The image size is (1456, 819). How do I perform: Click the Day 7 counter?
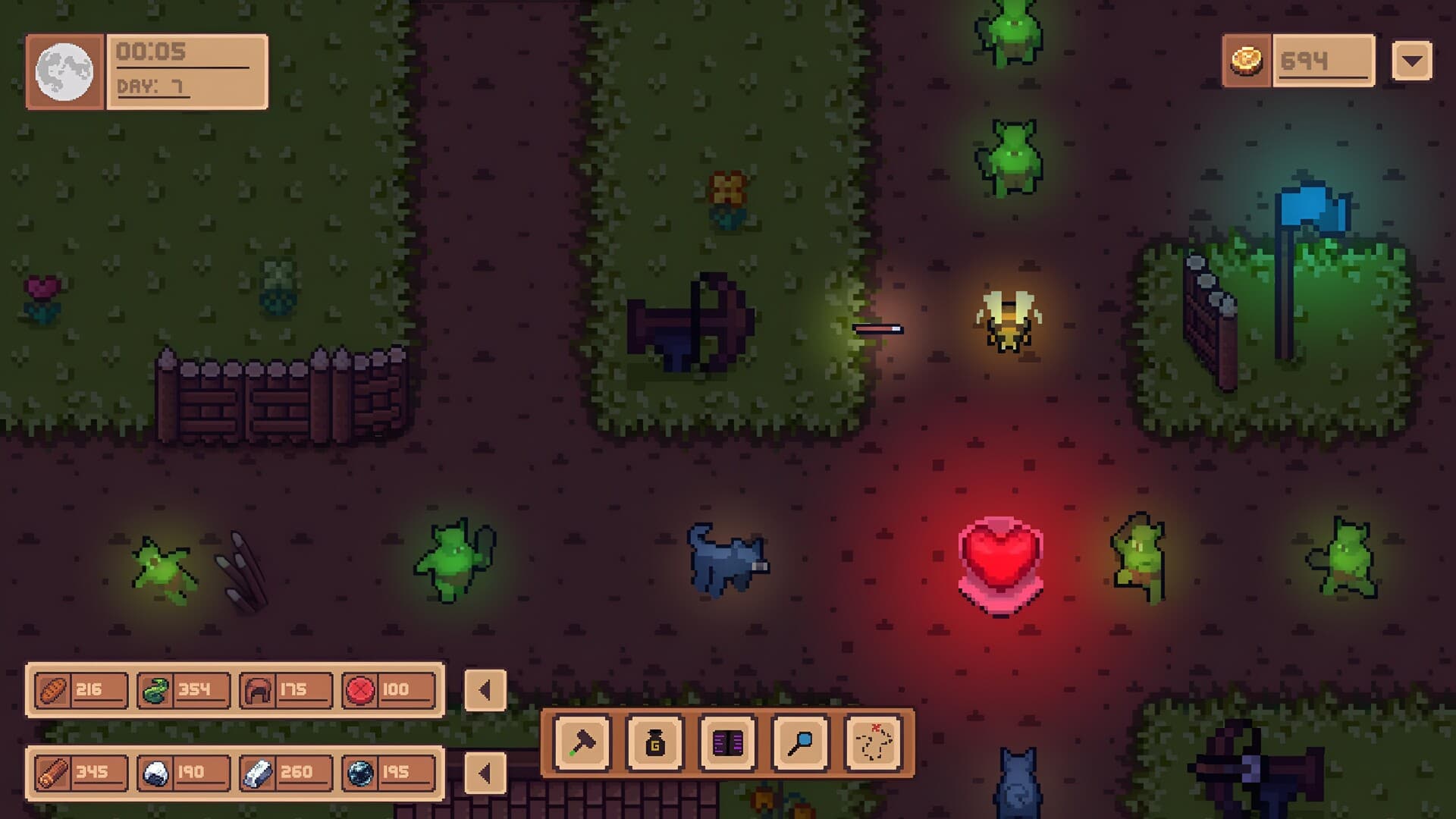point(149,86)
